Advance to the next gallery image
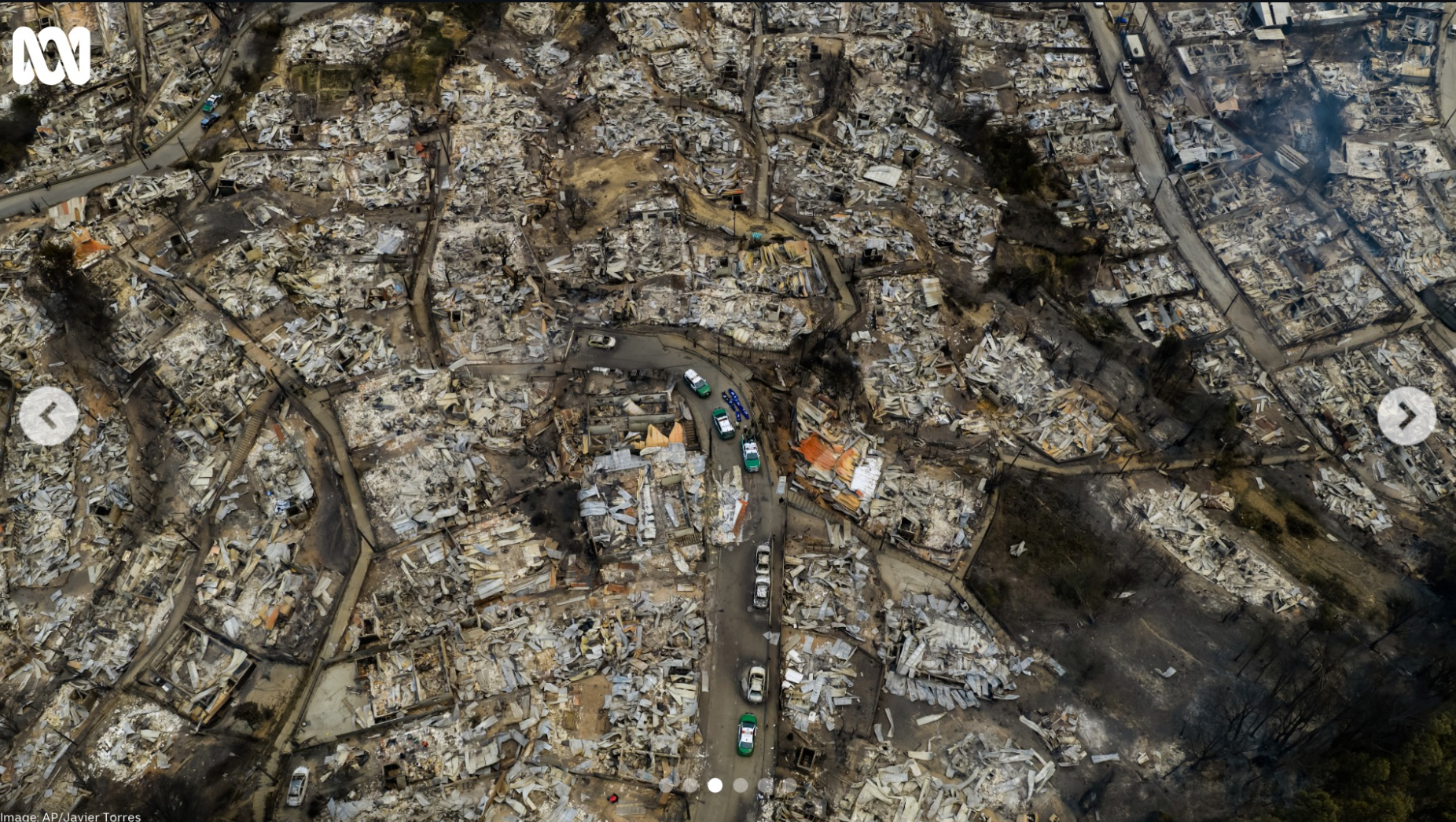The width and height of the screenshot is (1456, 822). pos(1406,416)
